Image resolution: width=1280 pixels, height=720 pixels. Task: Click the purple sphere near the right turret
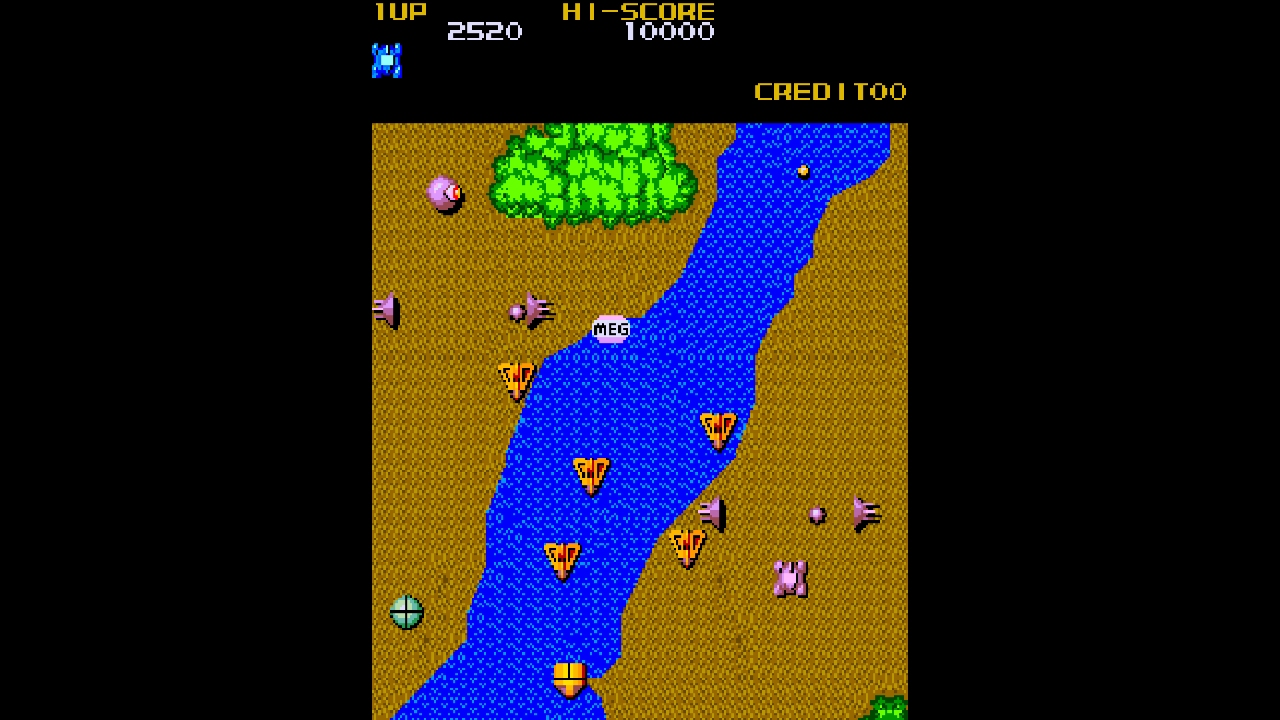(818, 514)
